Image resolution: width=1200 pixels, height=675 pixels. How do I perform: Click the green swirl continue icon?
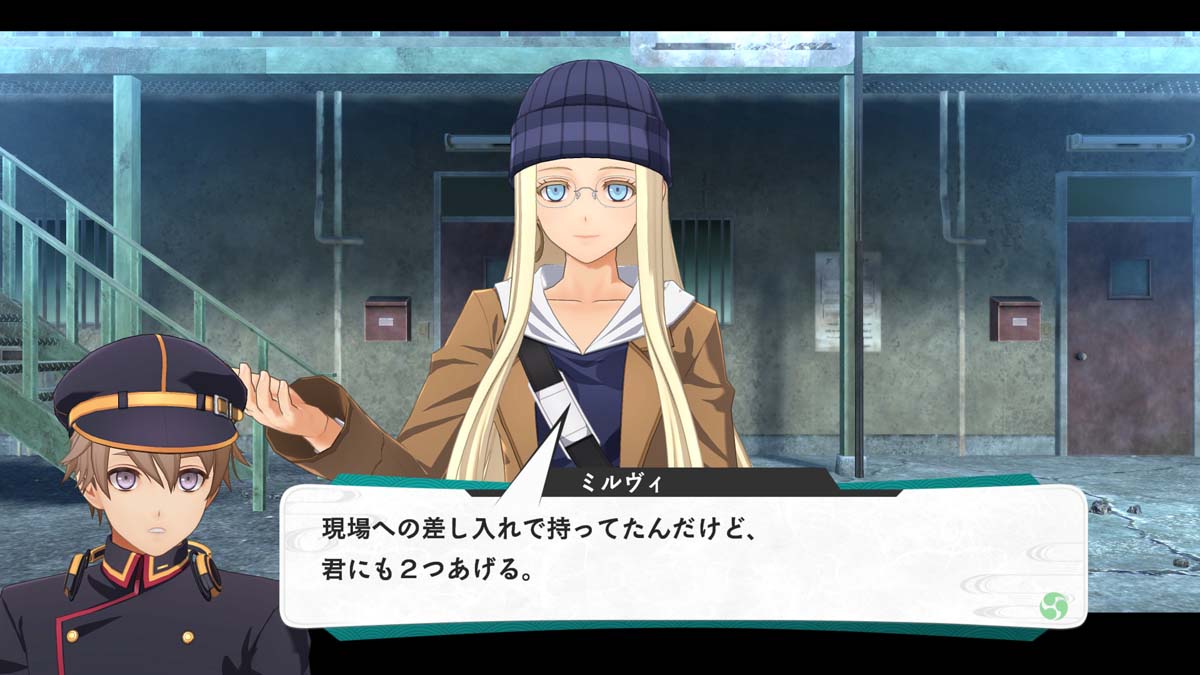click(x=1053, y=605)
